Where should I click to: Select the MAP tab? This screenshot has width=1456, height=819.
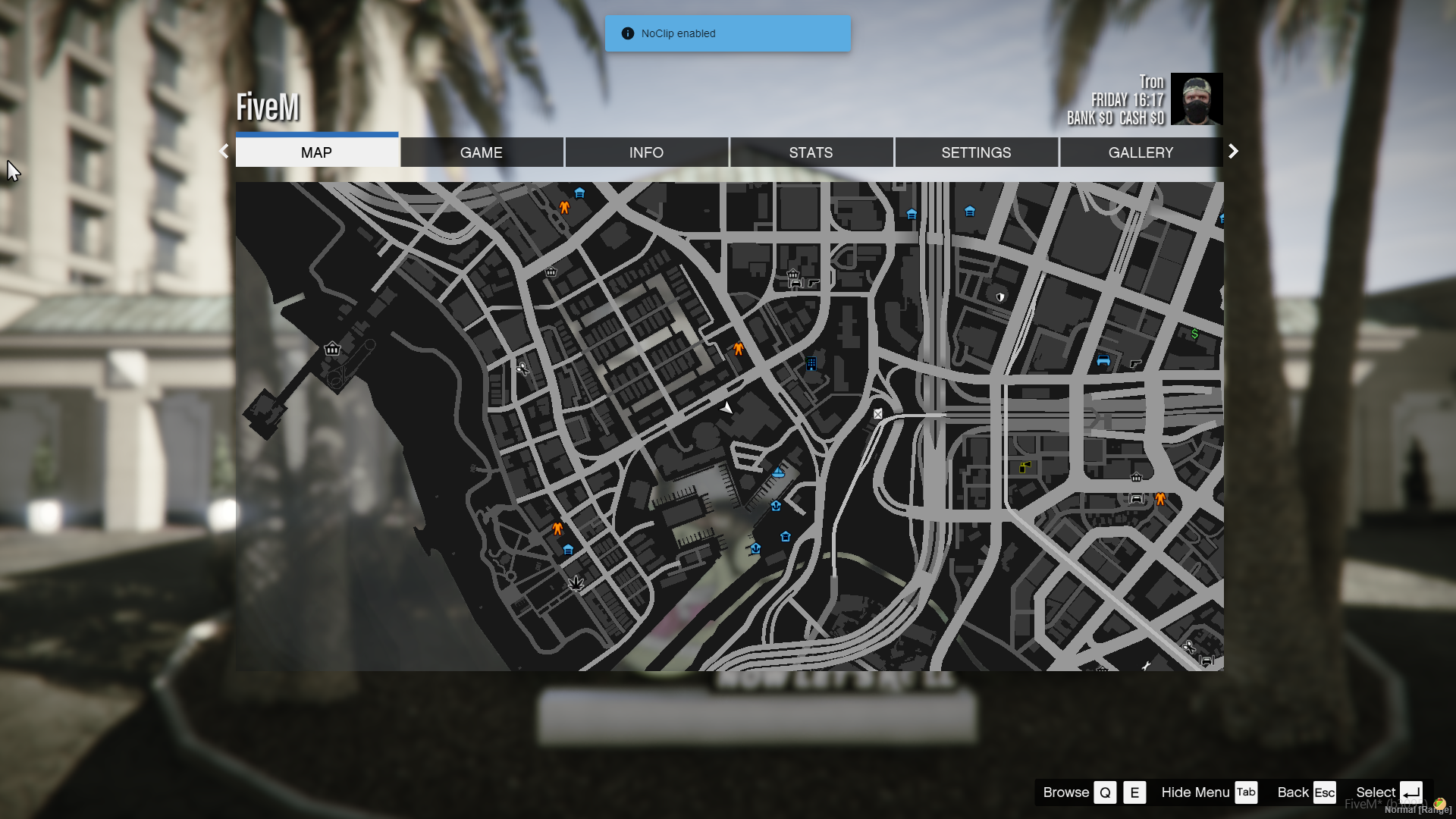coord(316,152)
